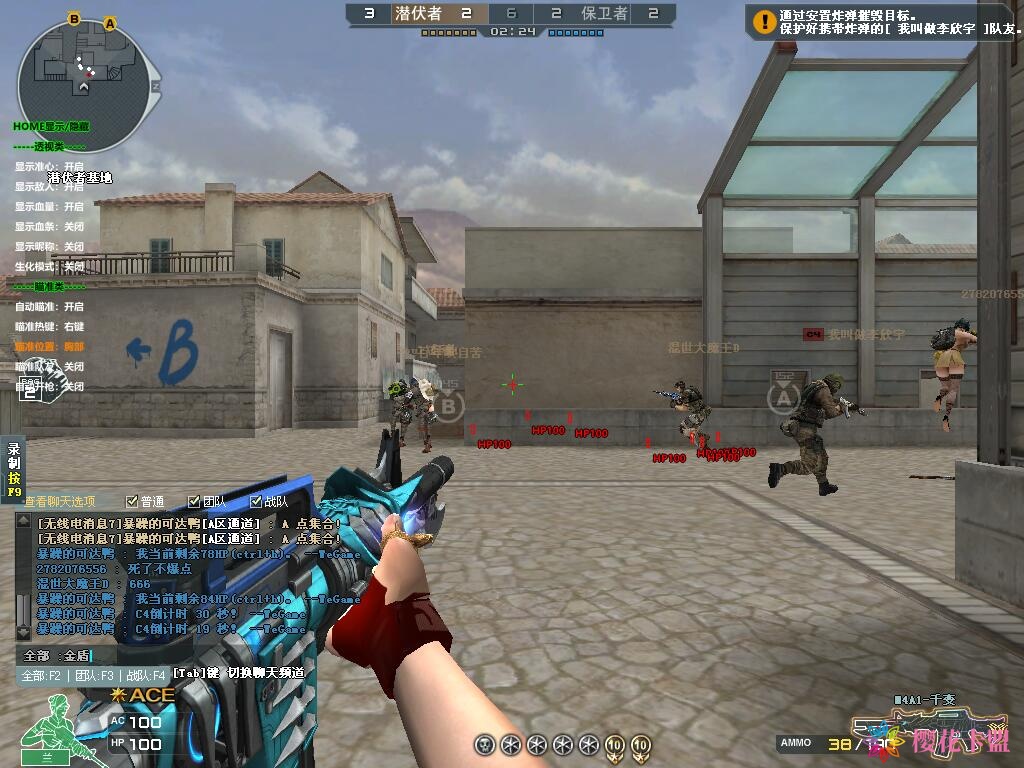The image size is (1024, 768).
Task: Toggle the 显示血量 overlay option
Action: click(x=49, y=206)
